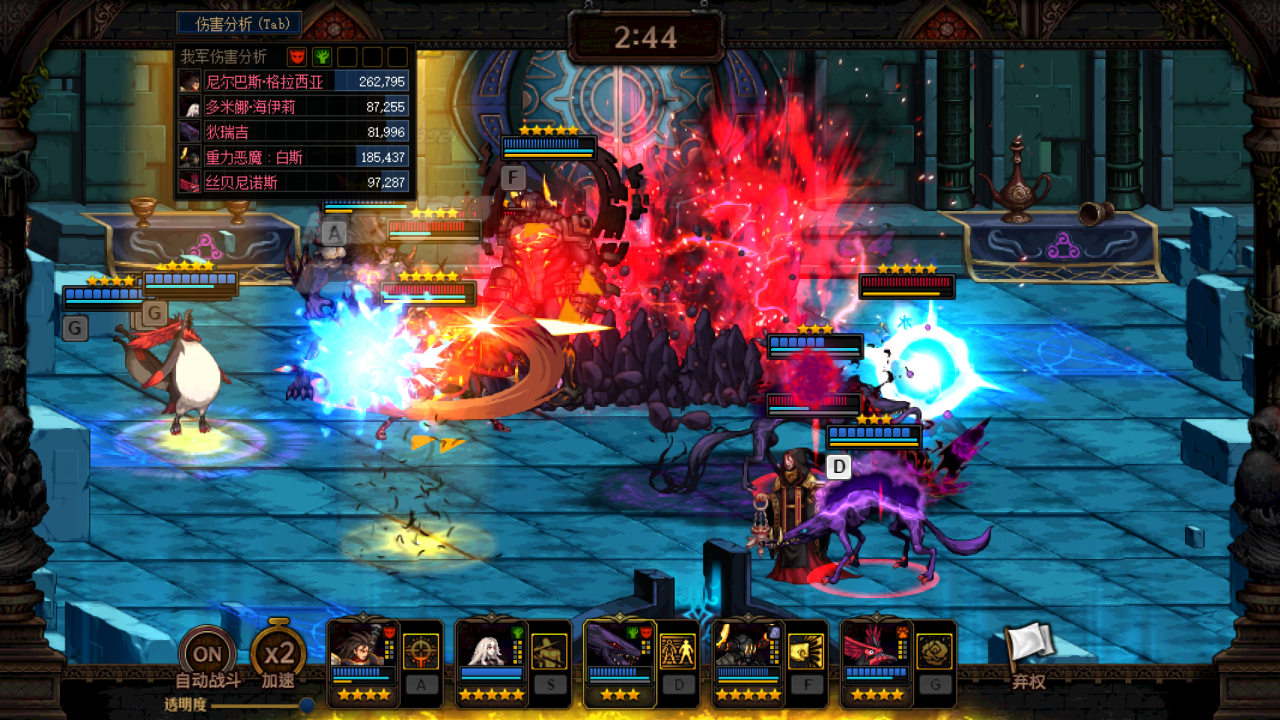
Task: Click the red demon mask filter icon
Action: pos(297,57)
